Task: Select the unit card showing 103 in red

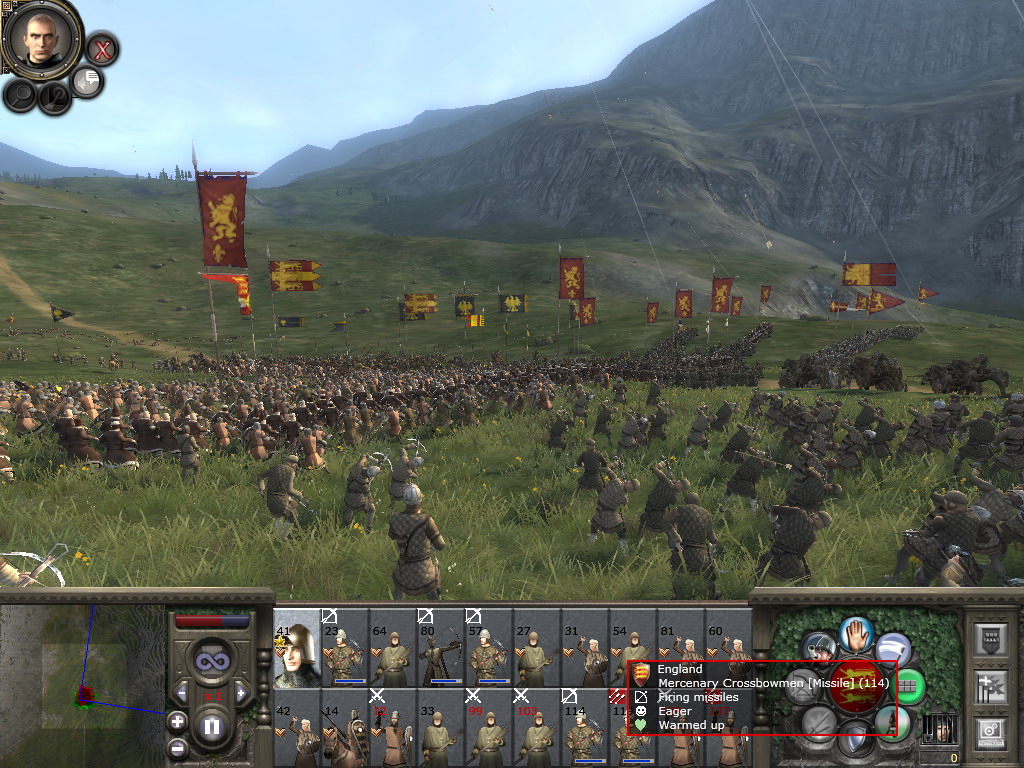Action: pyautogui.click(x=536, y=727)
